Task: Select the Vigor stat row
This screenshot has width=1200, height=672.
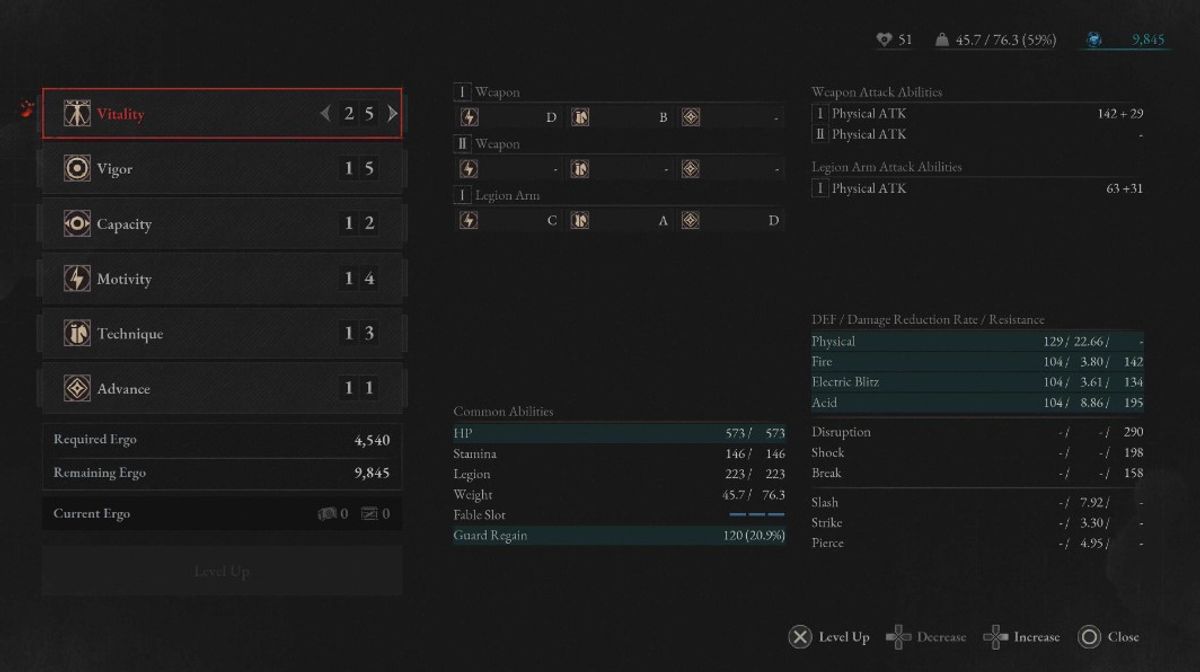Action: [x=222, y=169]
